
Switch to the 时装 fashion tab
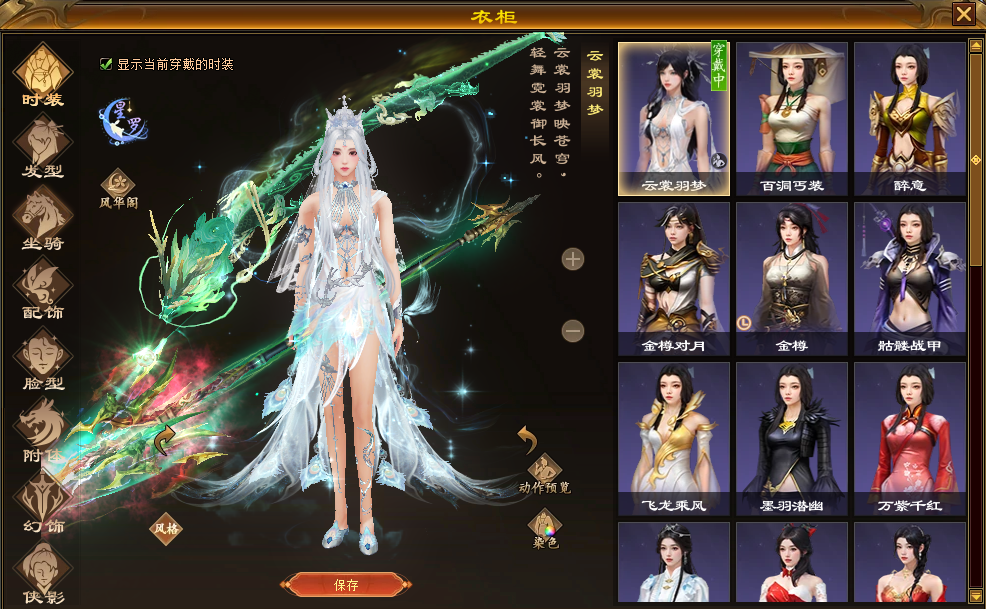pyautogui.click(x=43, y=74)
